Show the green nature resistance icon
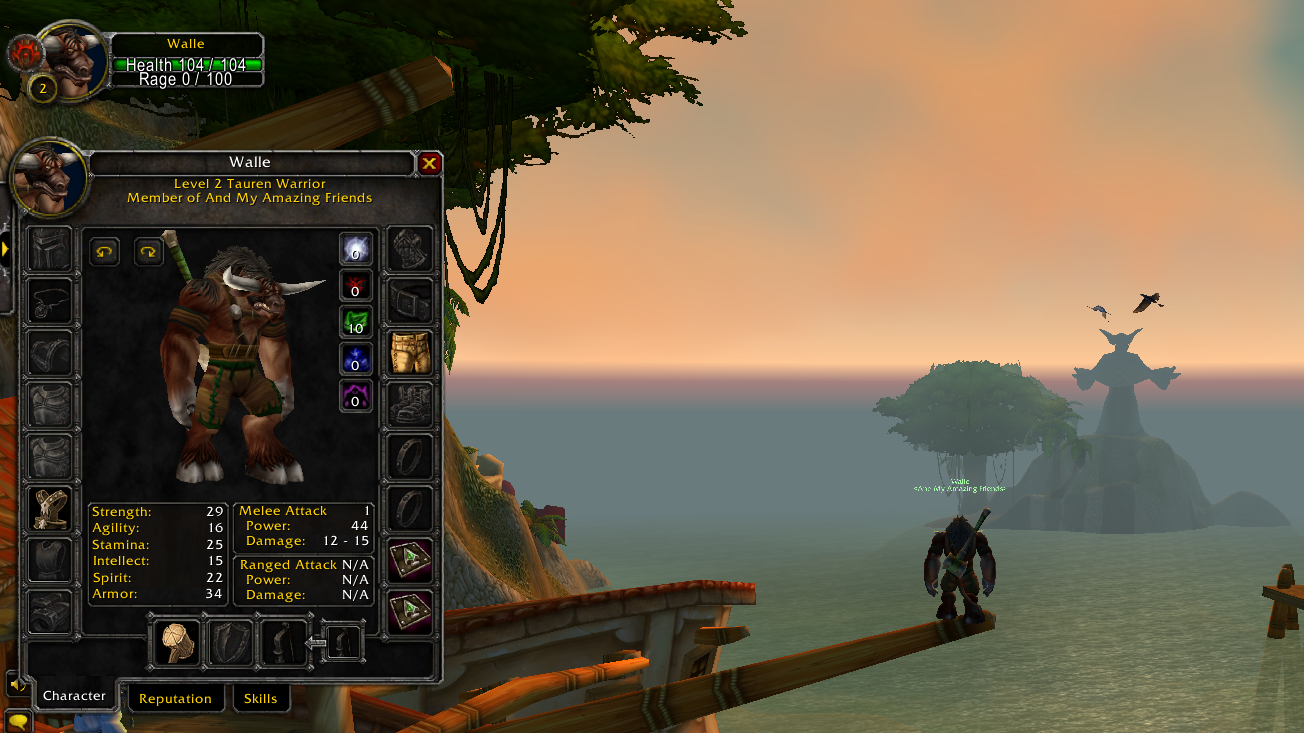1304x733 pixels. click(x=356, y=321)
